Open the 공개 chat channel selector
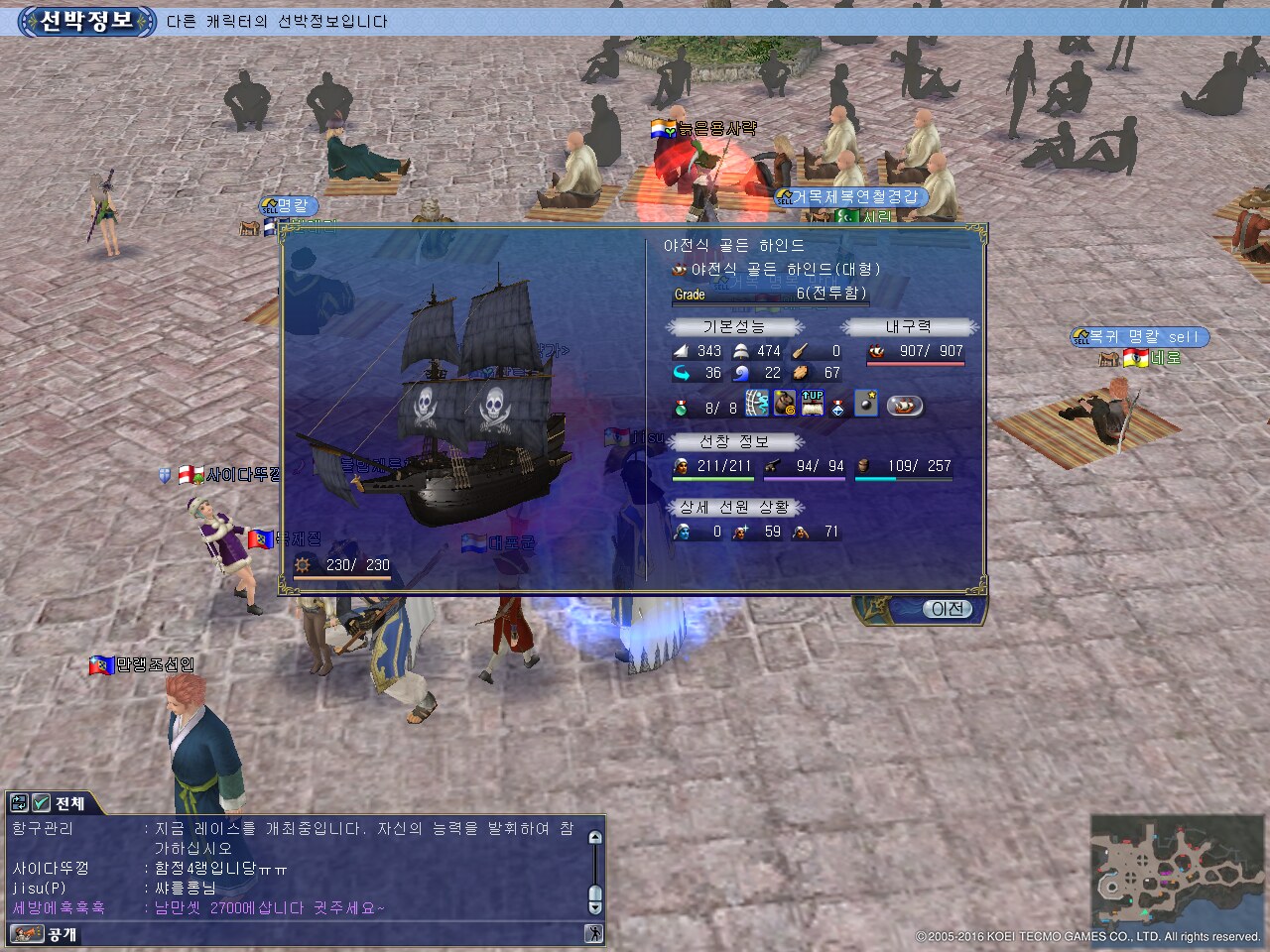The width and height of the screenshot is (1270, 952). click(x=46, y=934)
